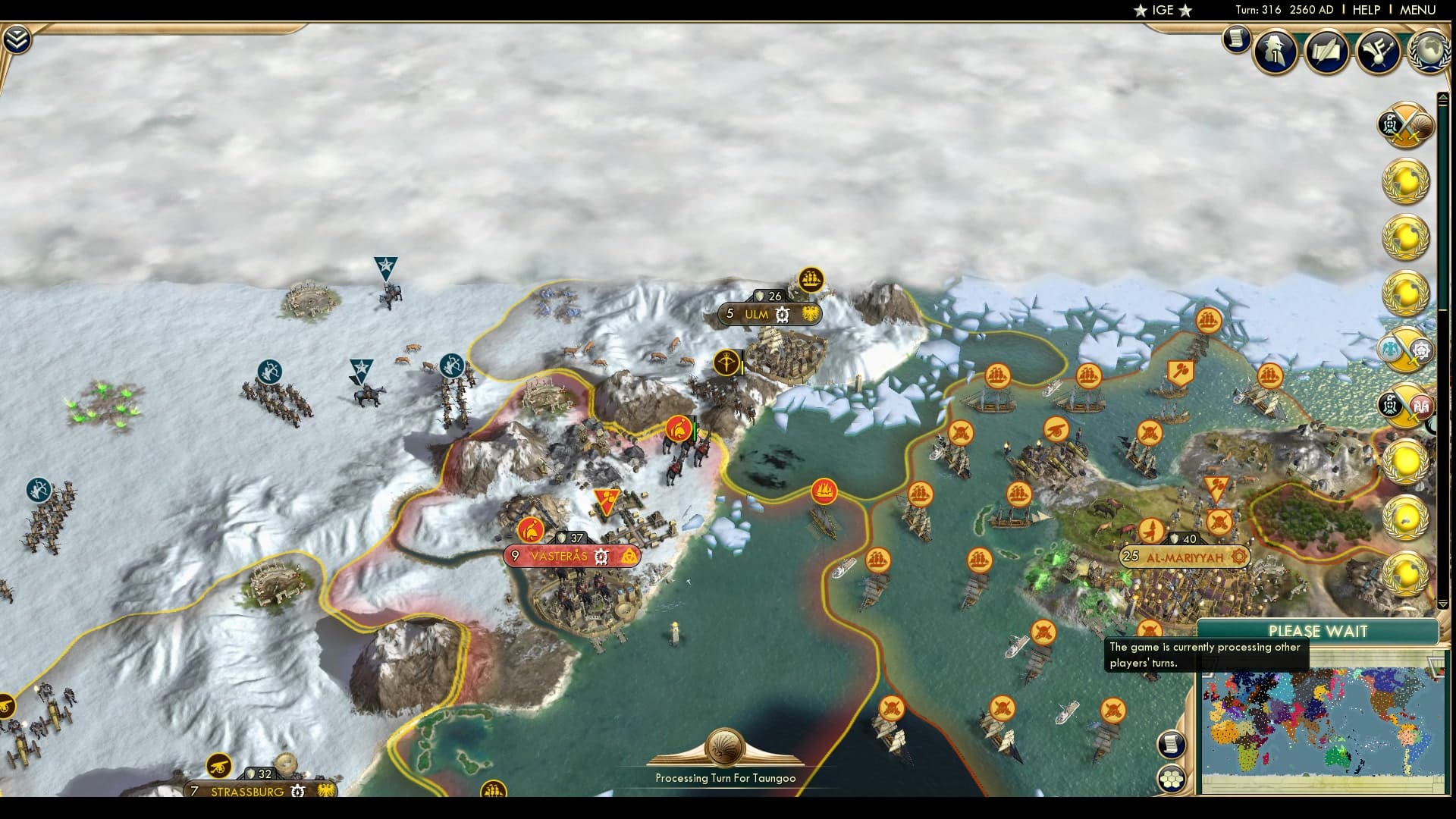
Task: Collapse the notification scrollbar arrow above the medals
Action: coord(1442,96)
